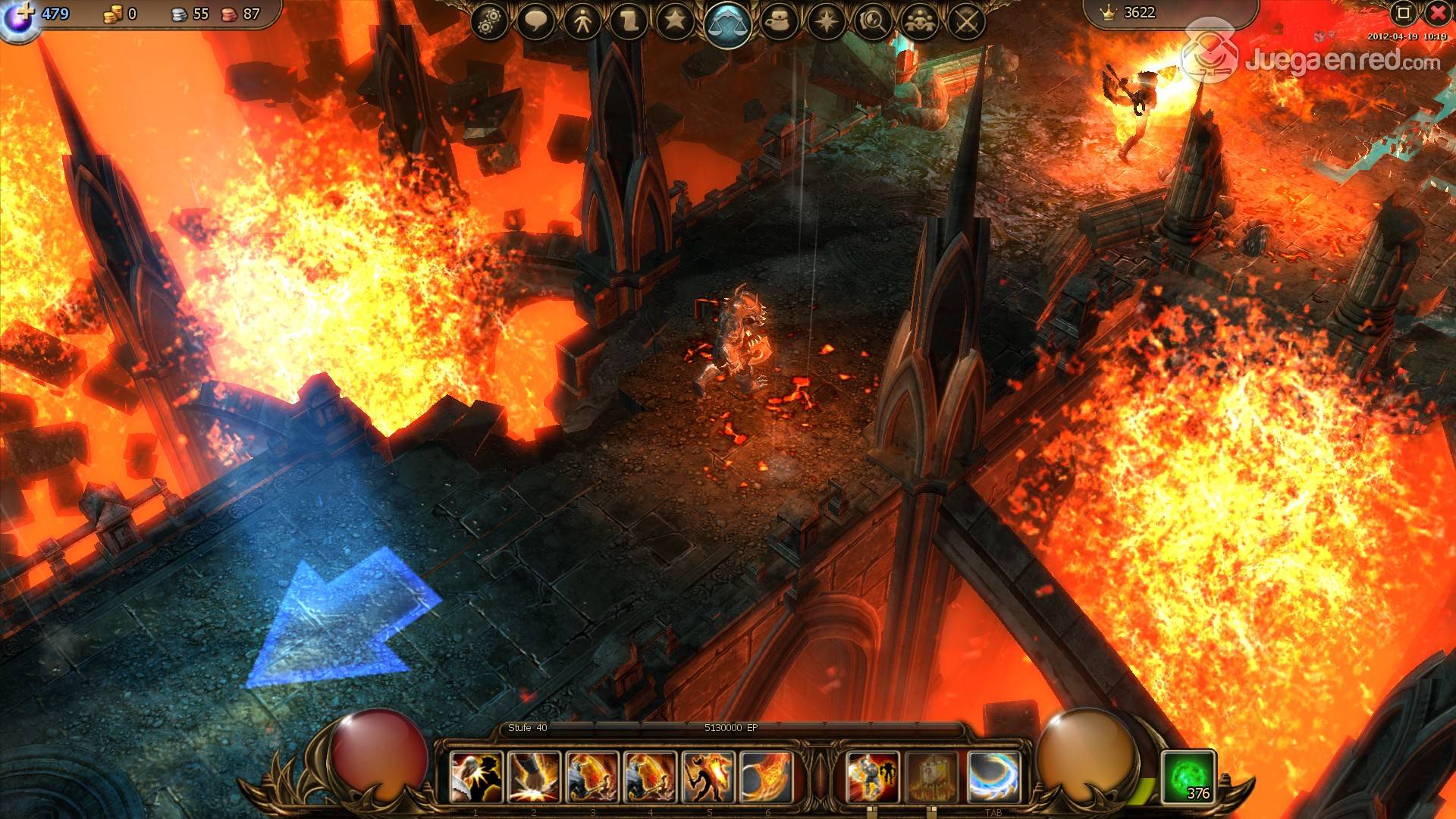Screen dimensions: 1456x819
Task: Open the map magnifier button
Action: (872, 22)
